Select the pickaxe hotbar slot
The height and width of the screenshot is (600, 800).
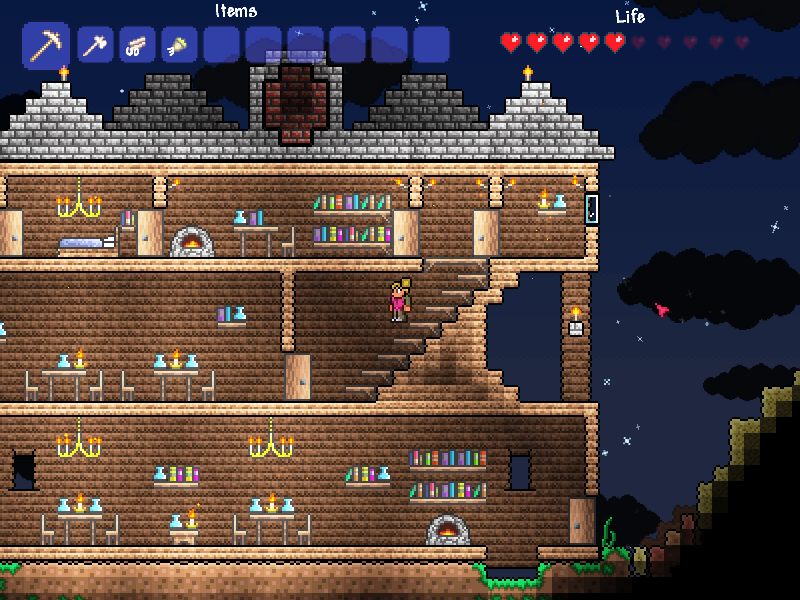pyautogui.click(x=45, y=45)
